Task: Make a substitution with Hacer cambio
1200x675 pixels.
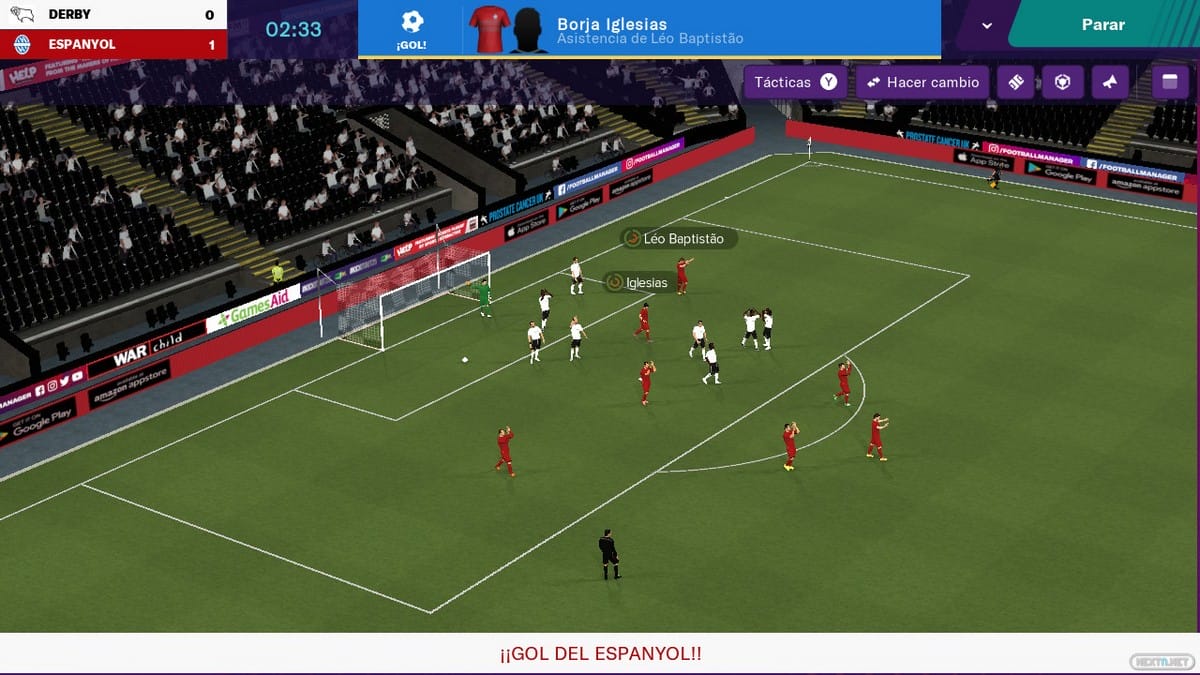Action: click(x=922, y=82)
